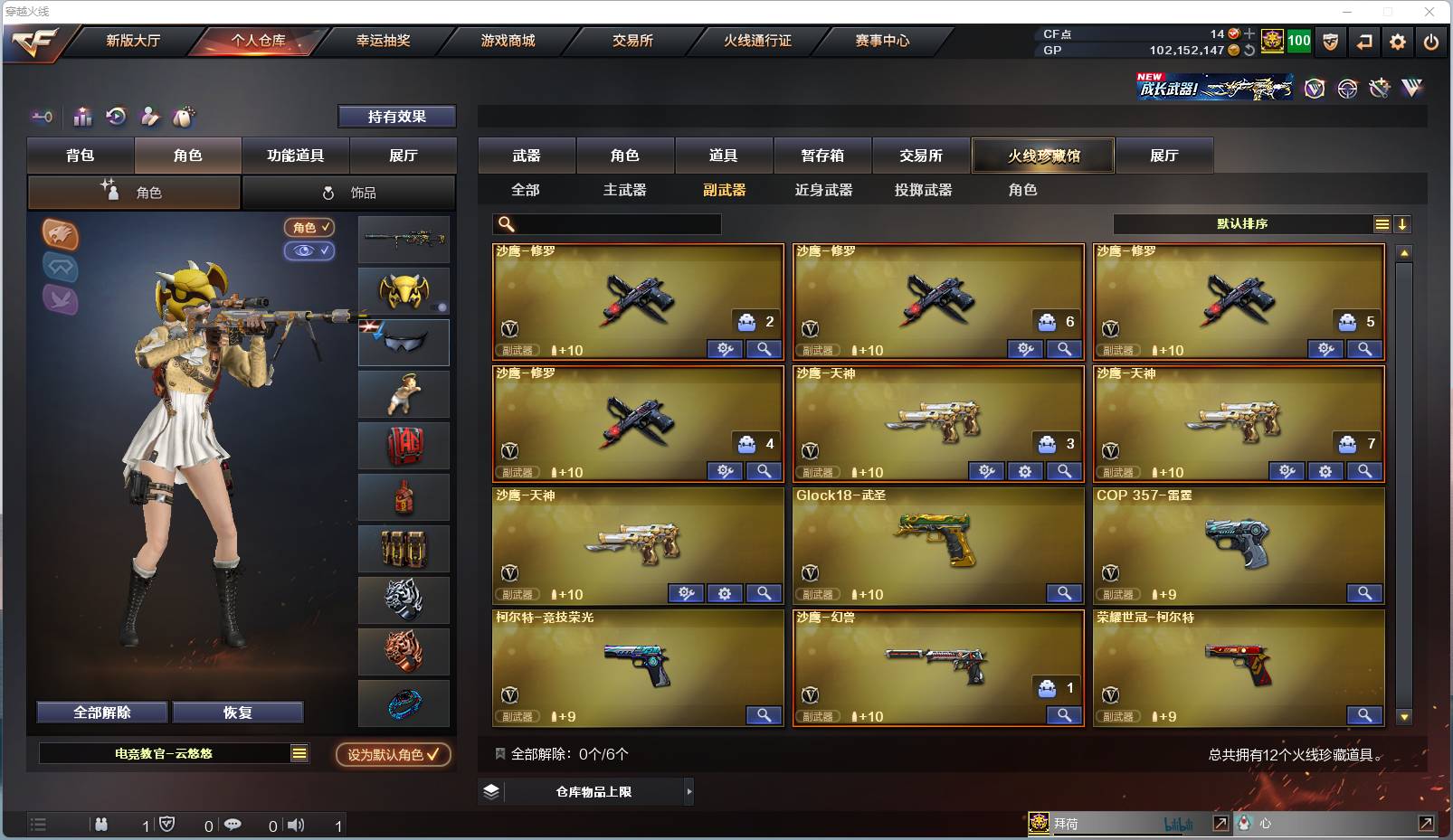Open the ranking stats icon in the left toolbar
Image resolution: width=1453 pixels, height=840 pixels.
click(82, 117)
